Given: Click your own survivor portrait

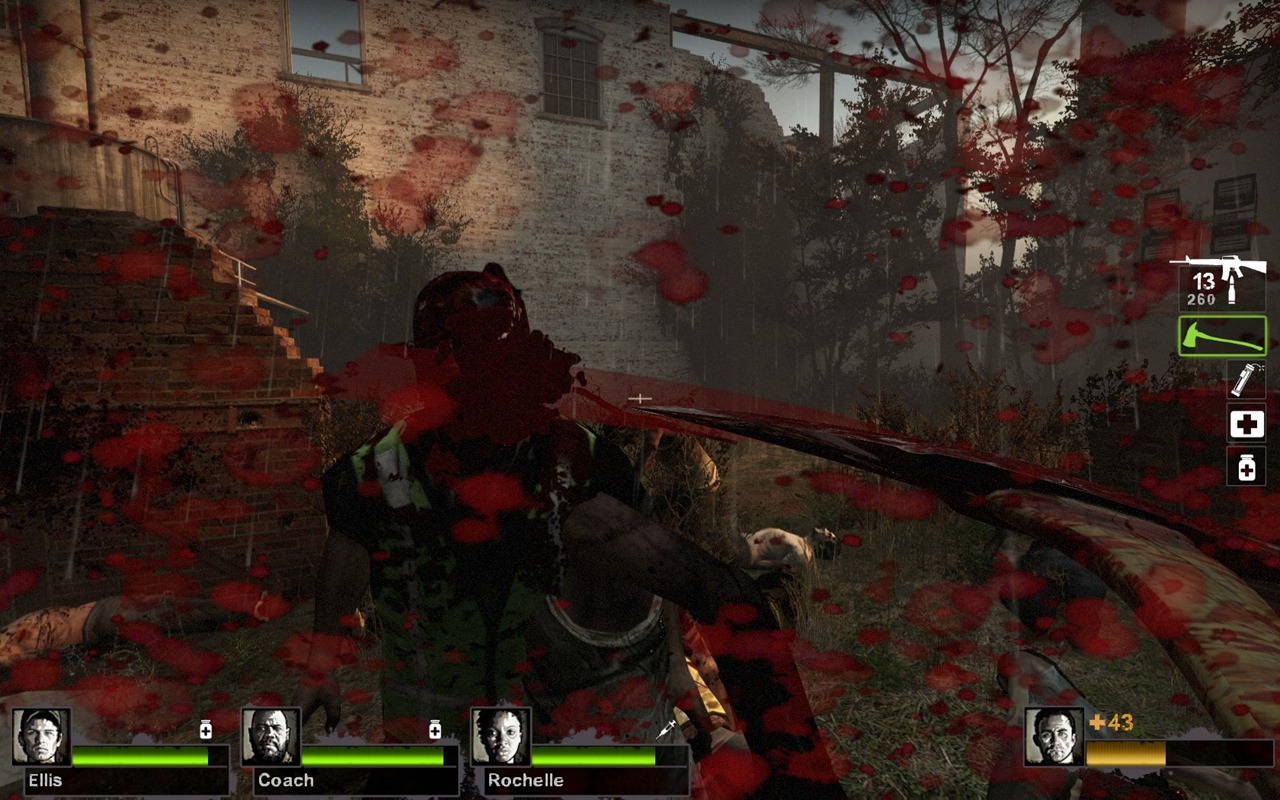Looking at the screenshot, I should click(1053, 736).
